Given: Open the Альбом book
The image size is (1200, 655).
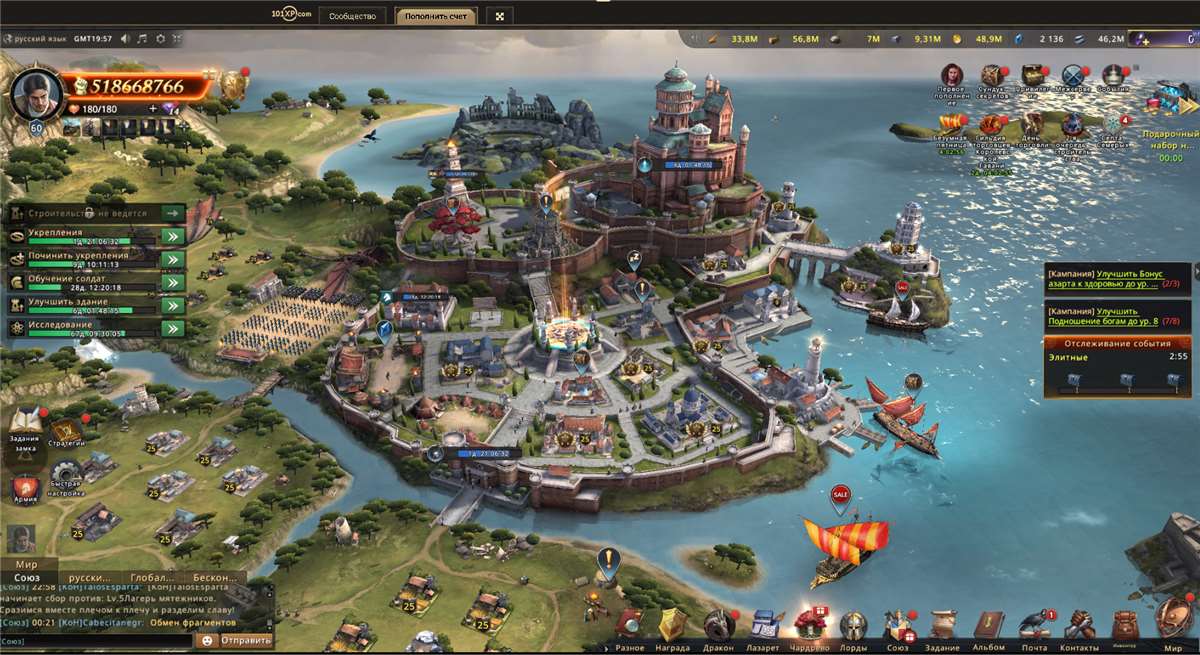Looking at the screenshot, I should click(989, 626).
